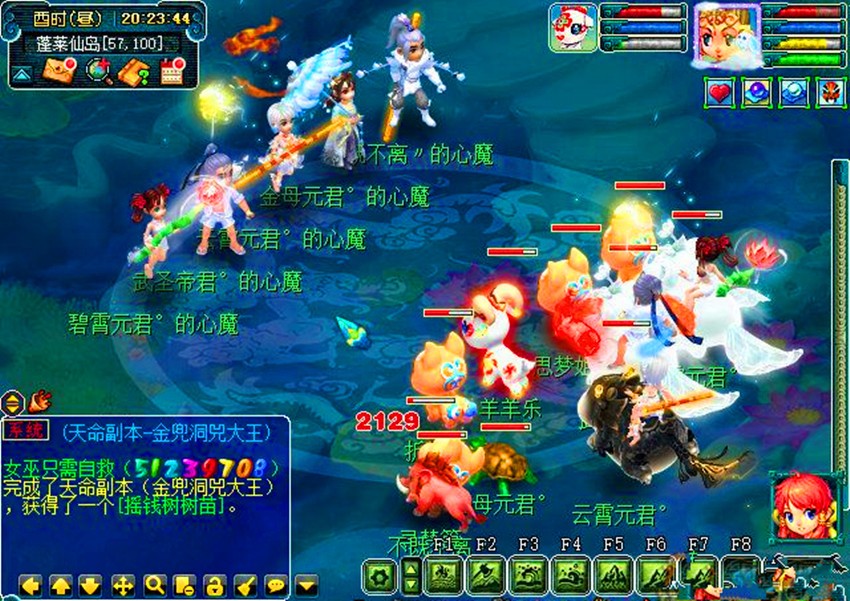
Task: Open the mail envelope icon
Action: [x=55, y=71]
